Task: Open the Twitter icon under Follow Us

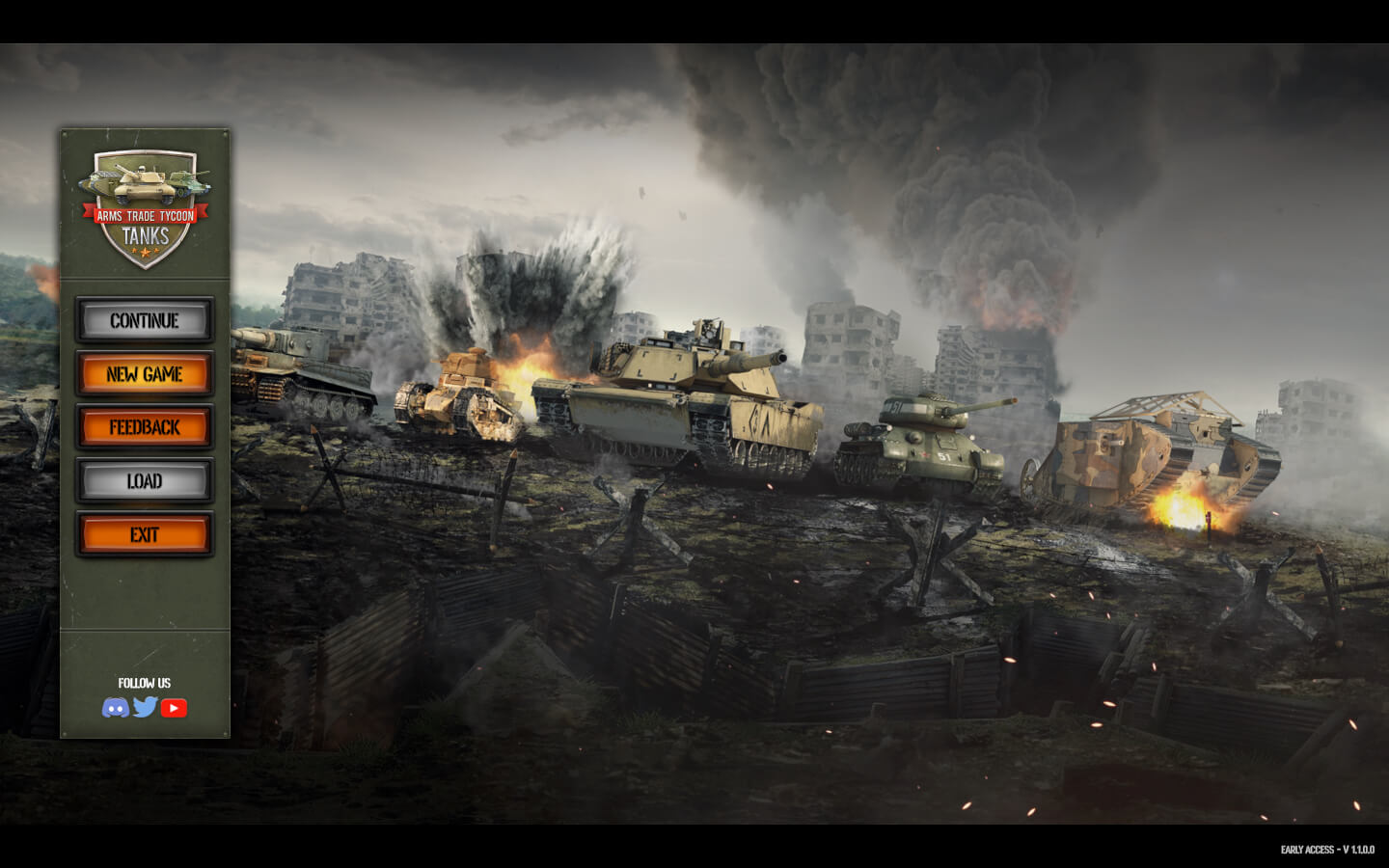Action: coord(145,707)
